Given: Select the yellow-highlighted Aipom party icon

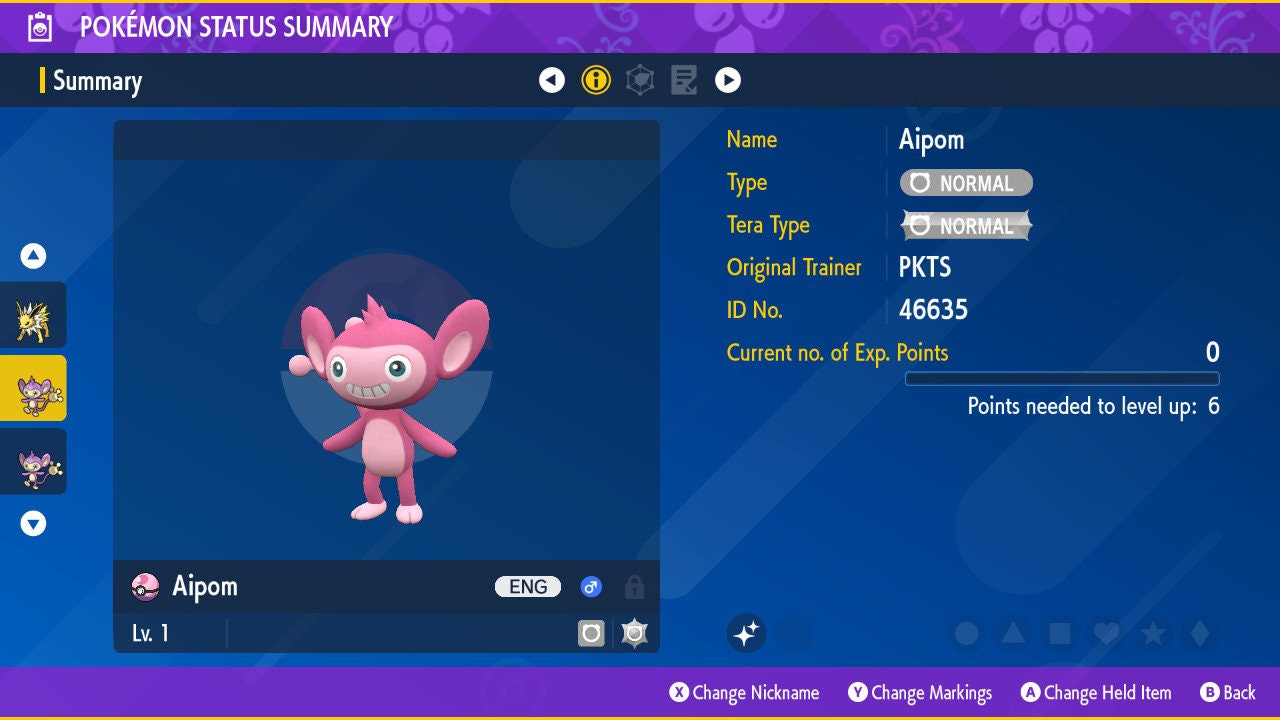Looking at the screenshot, I should click(x=33, y=388).
